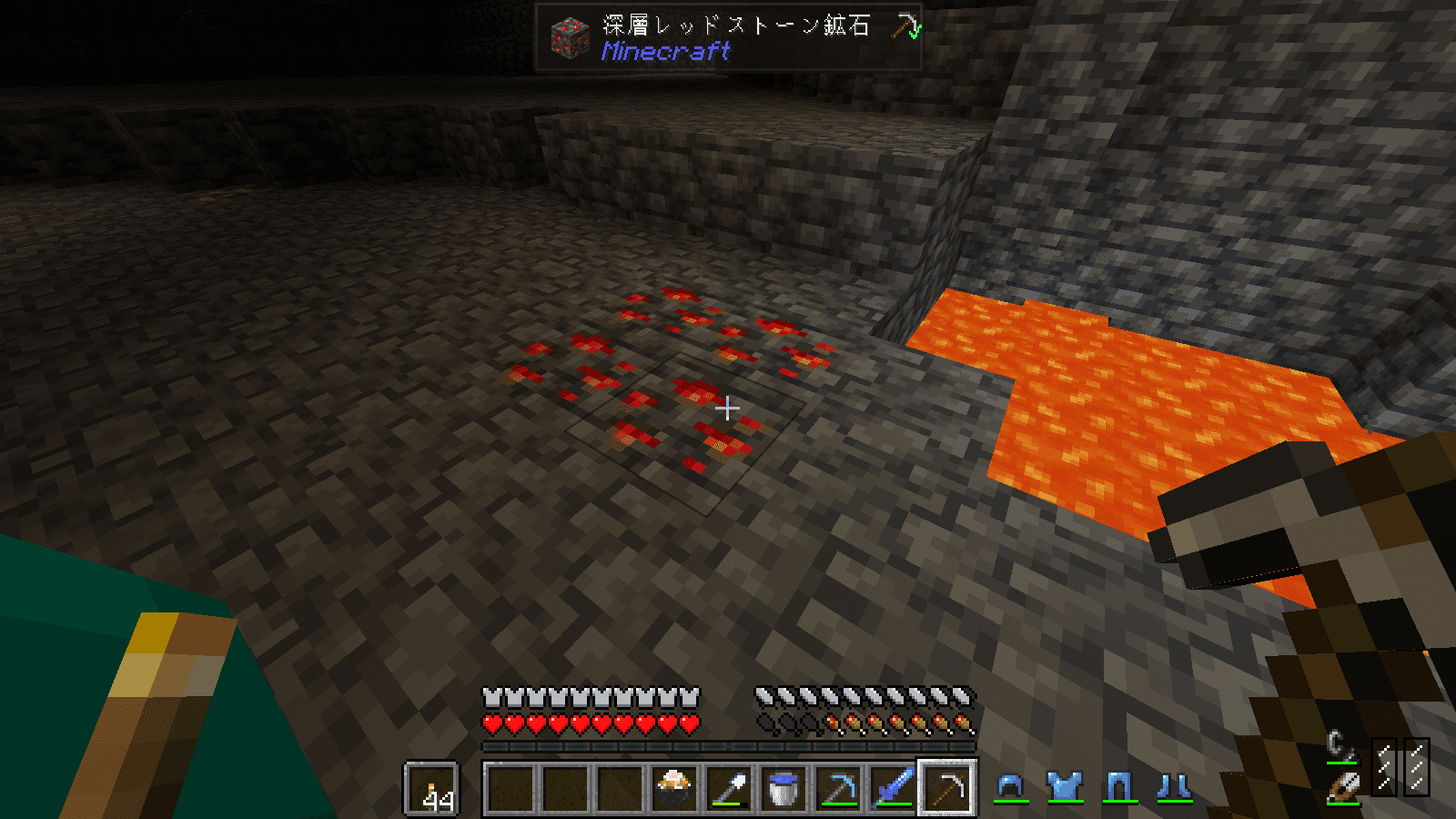Click the diamond chestplate armor icon

1065,786
